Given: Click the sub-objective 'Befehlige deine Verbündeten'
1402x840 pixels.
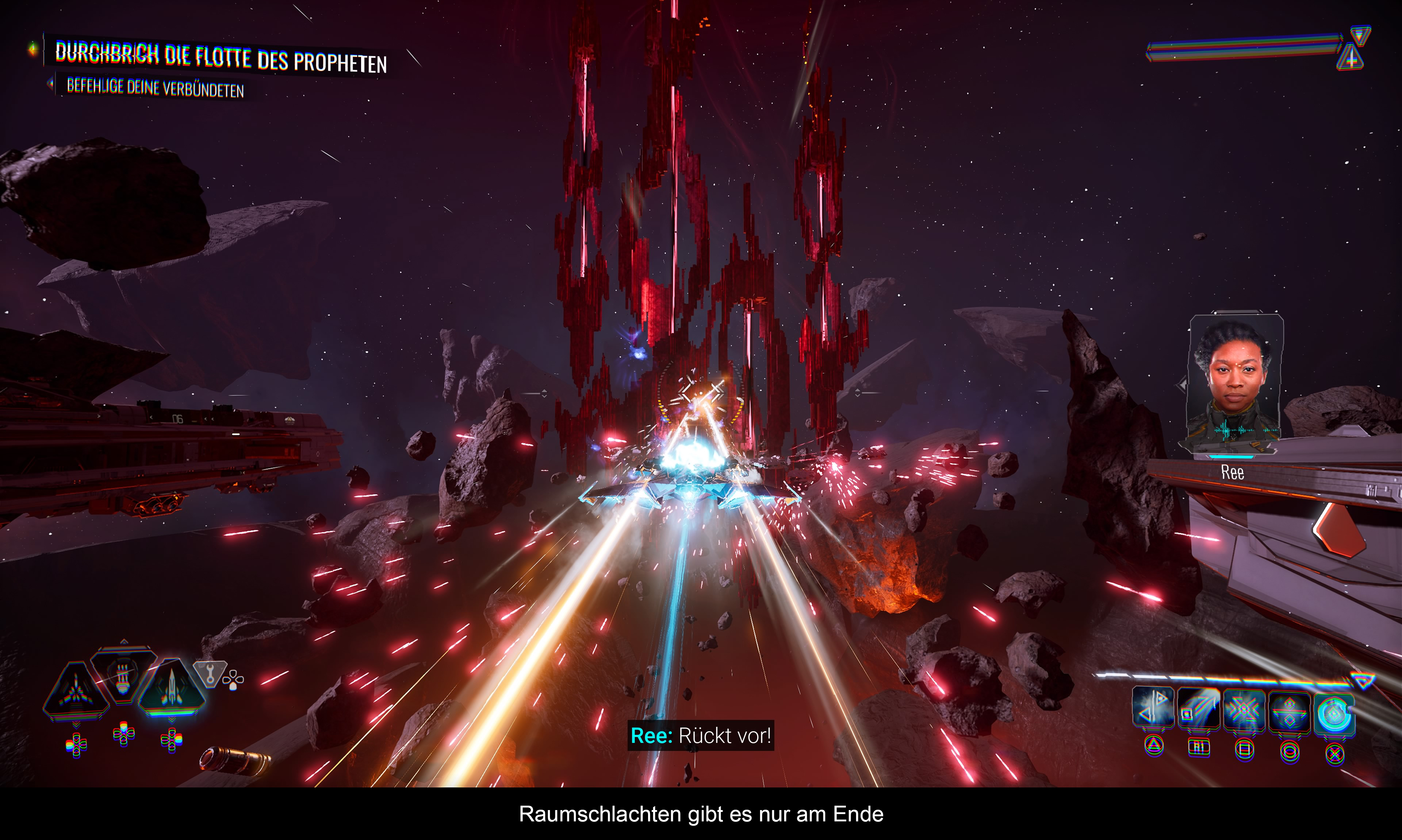Looking at the screenshot, I should (x=155, y=88).
